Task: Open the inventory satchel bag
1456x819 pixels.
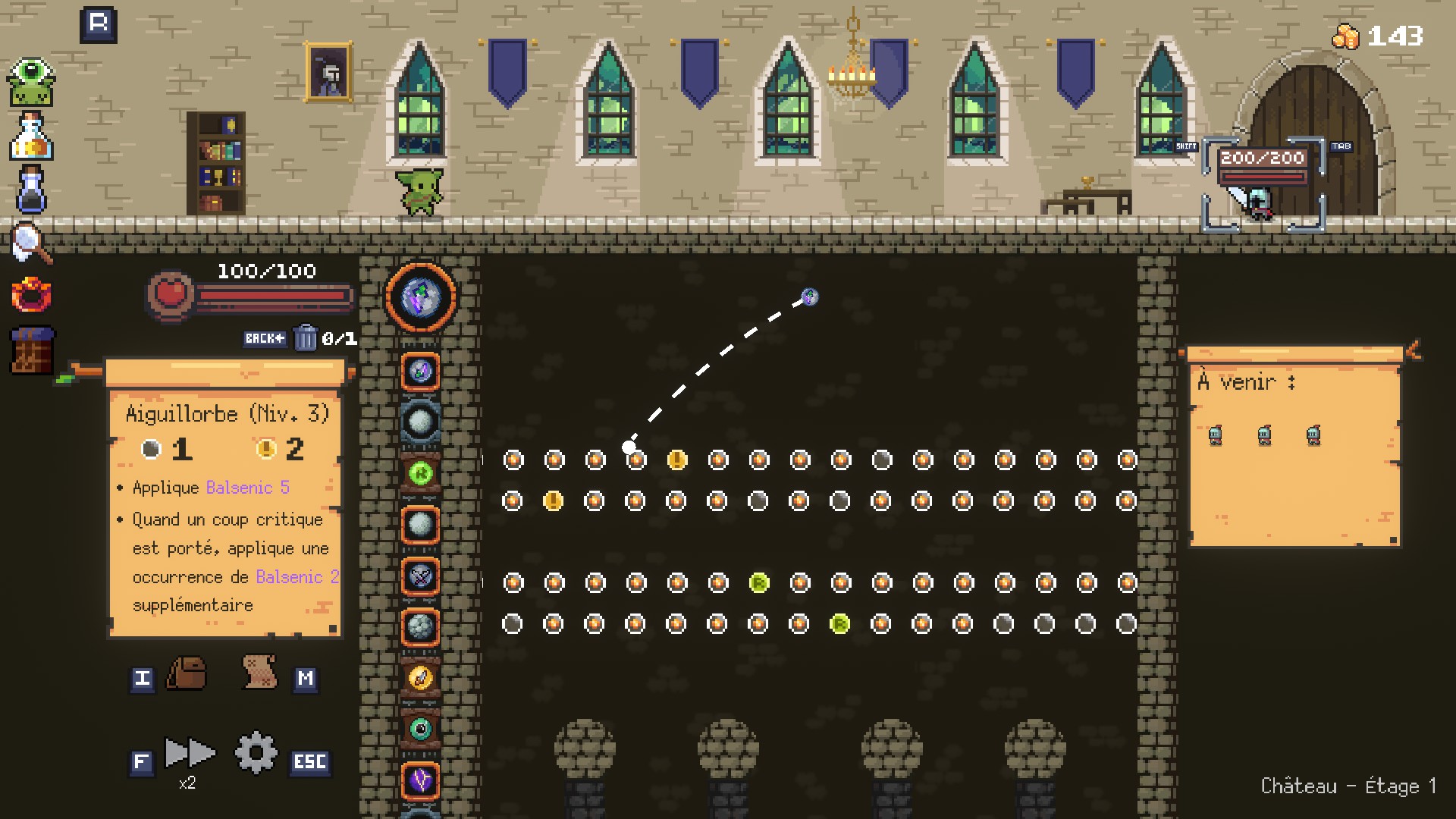Action: (187, 673)
